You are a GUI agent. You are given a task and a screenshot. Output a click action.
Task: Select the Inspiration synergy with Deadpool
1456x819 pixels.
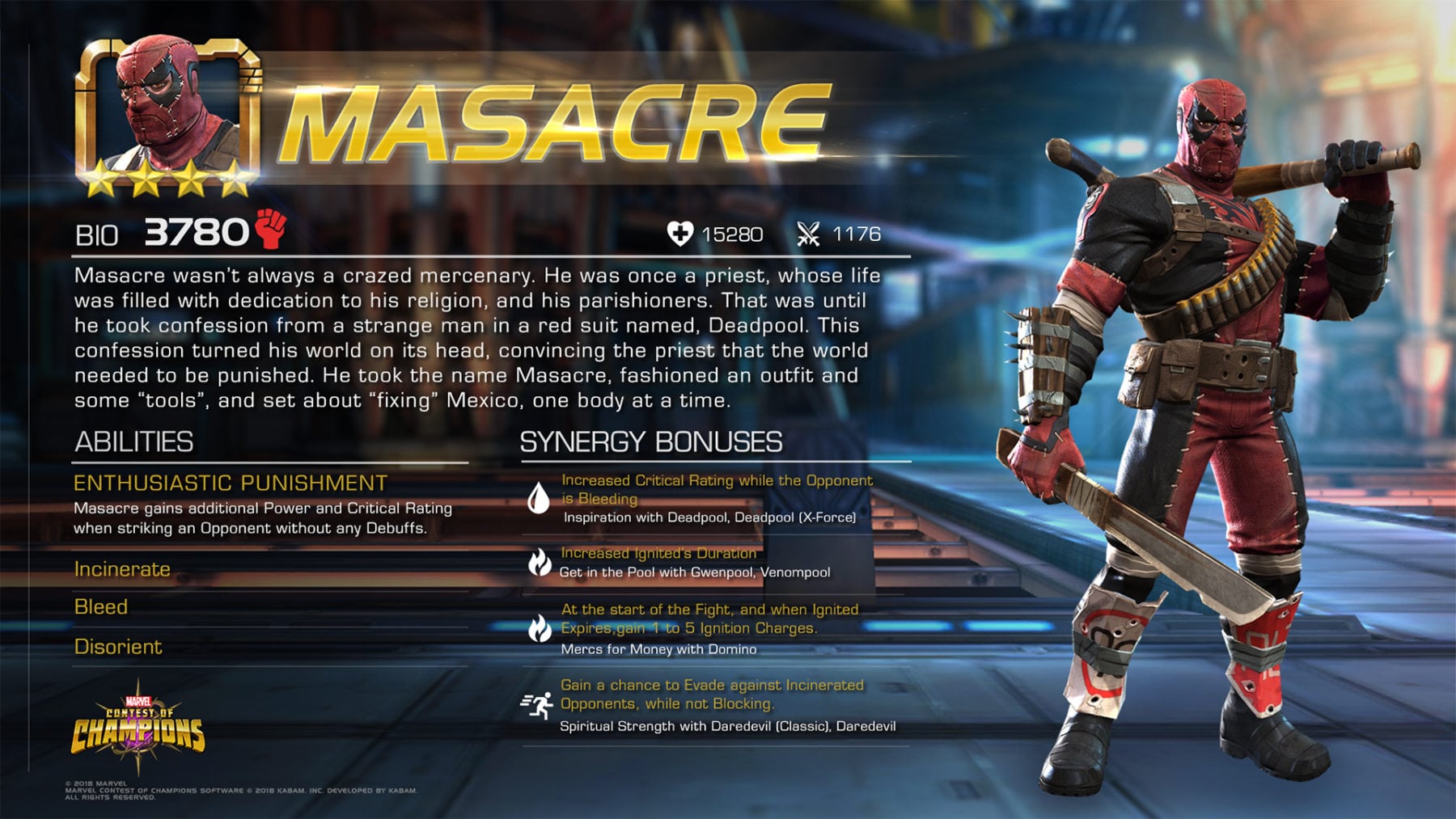click(x=709, y=517)
